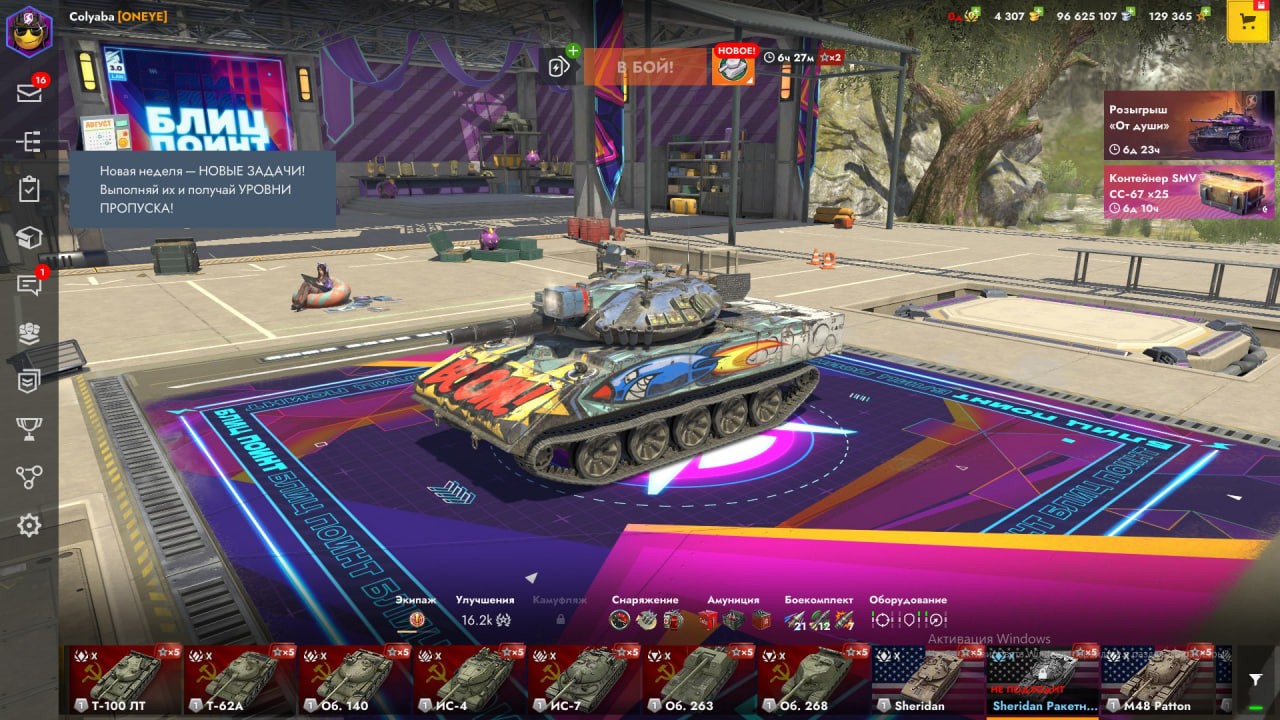Image resolution: width=1280 pixels, height=720 pixels.
Task: Open the yellow shopping cart store
Action: (x=1247, y=22)
